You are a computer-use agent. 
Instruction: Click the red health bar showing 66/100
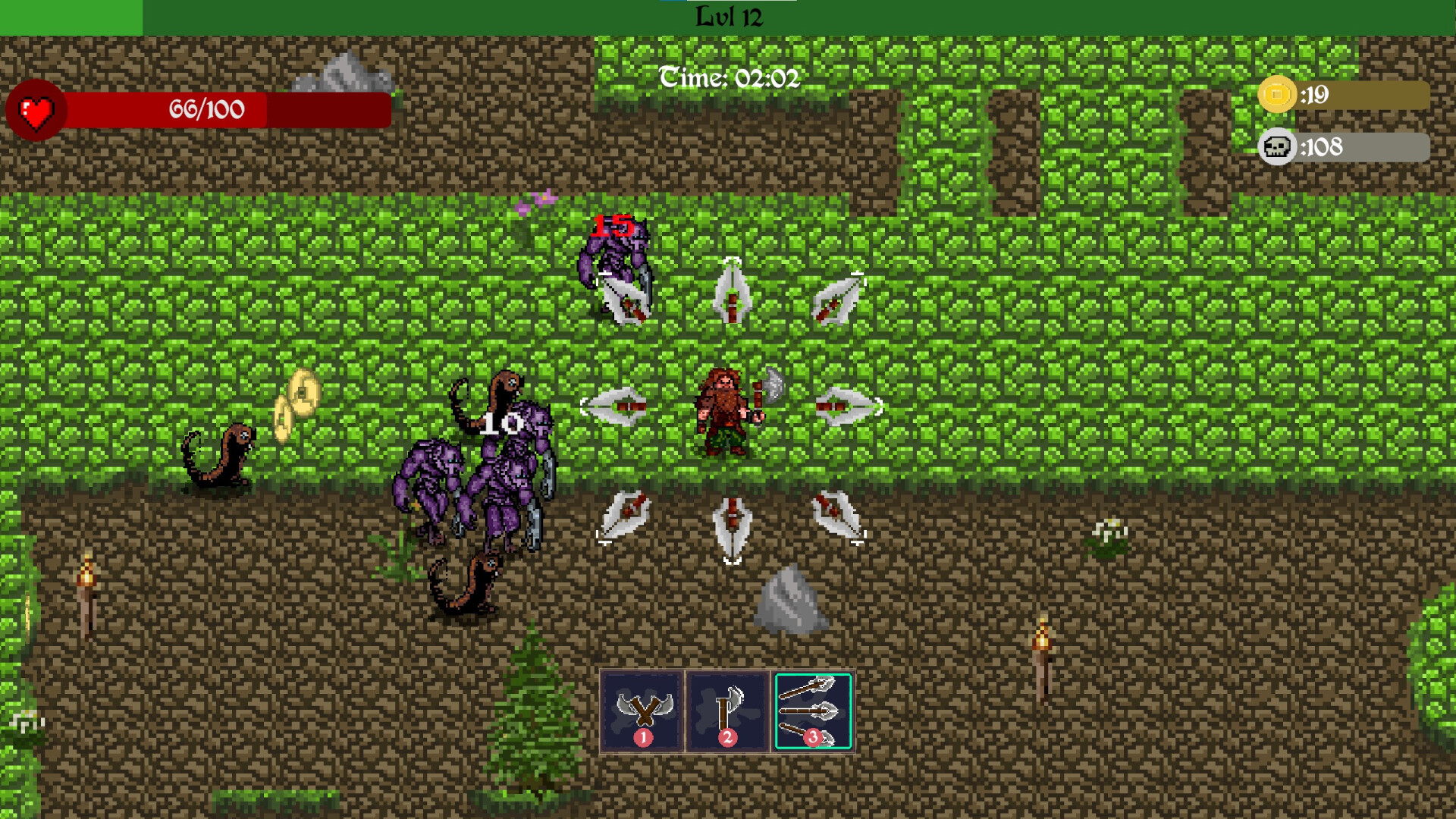[205, 110]
